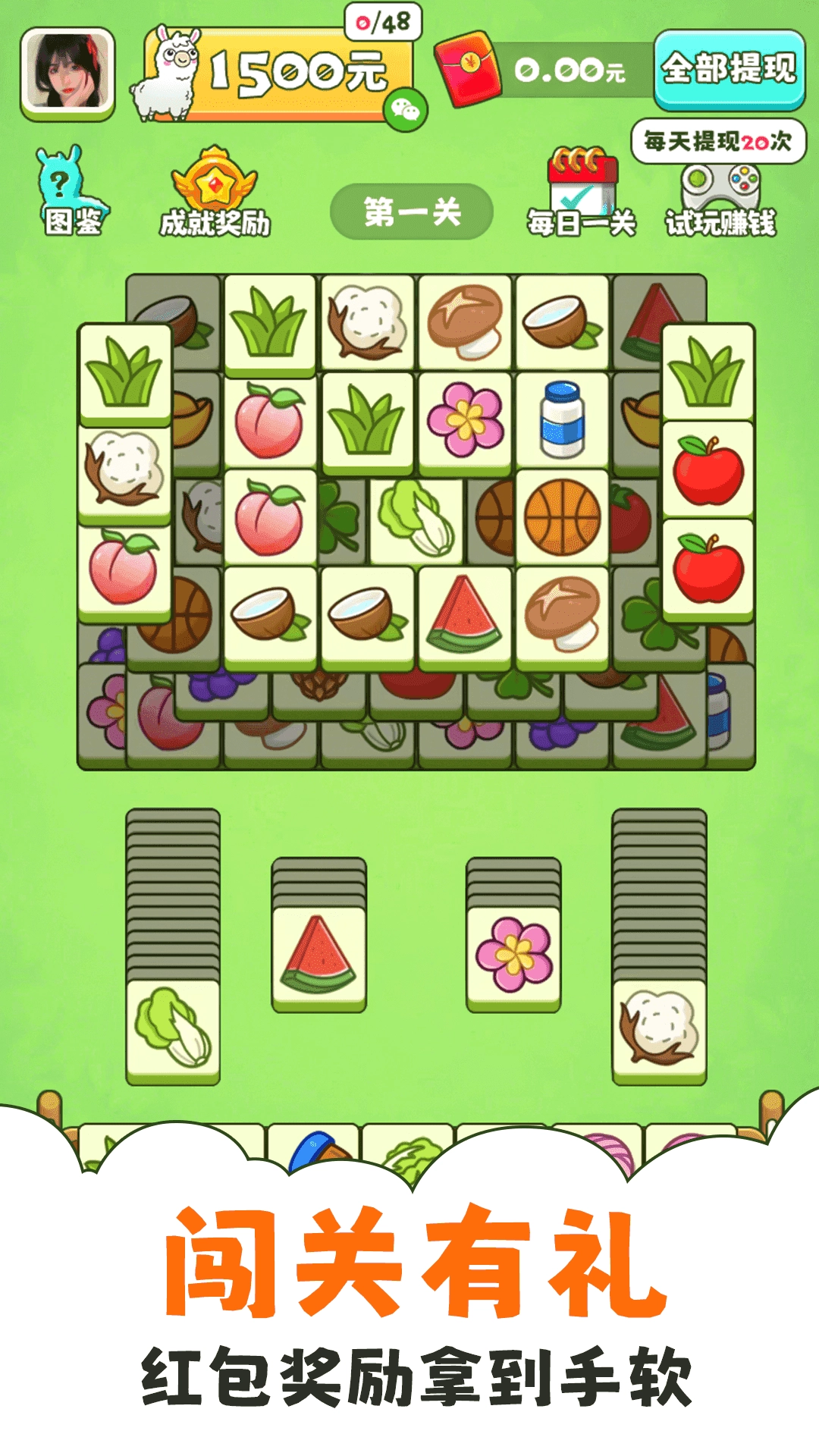Open the 每日一关 daily level

pos(582,193)
